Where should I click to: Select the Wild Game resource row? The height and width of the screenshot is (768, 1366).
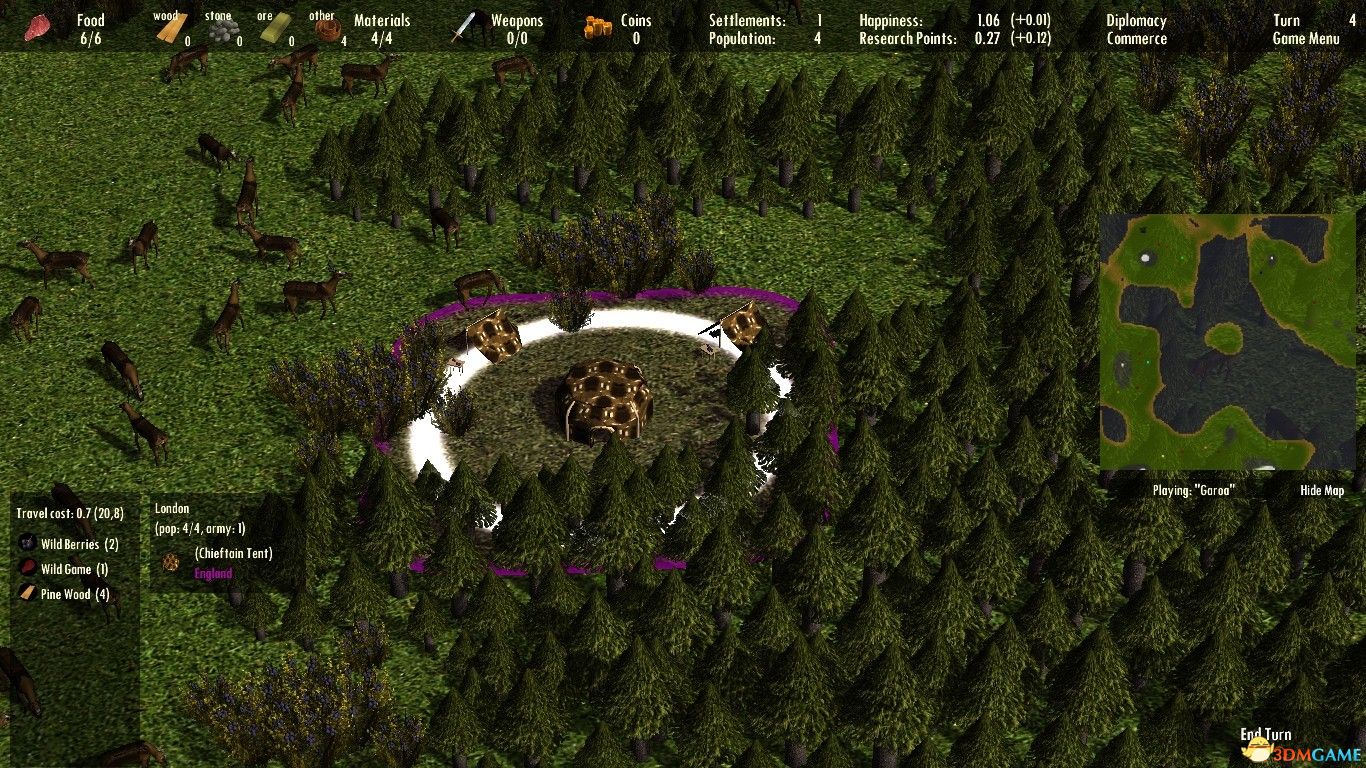pyautogui.click(x=74, y=570)
